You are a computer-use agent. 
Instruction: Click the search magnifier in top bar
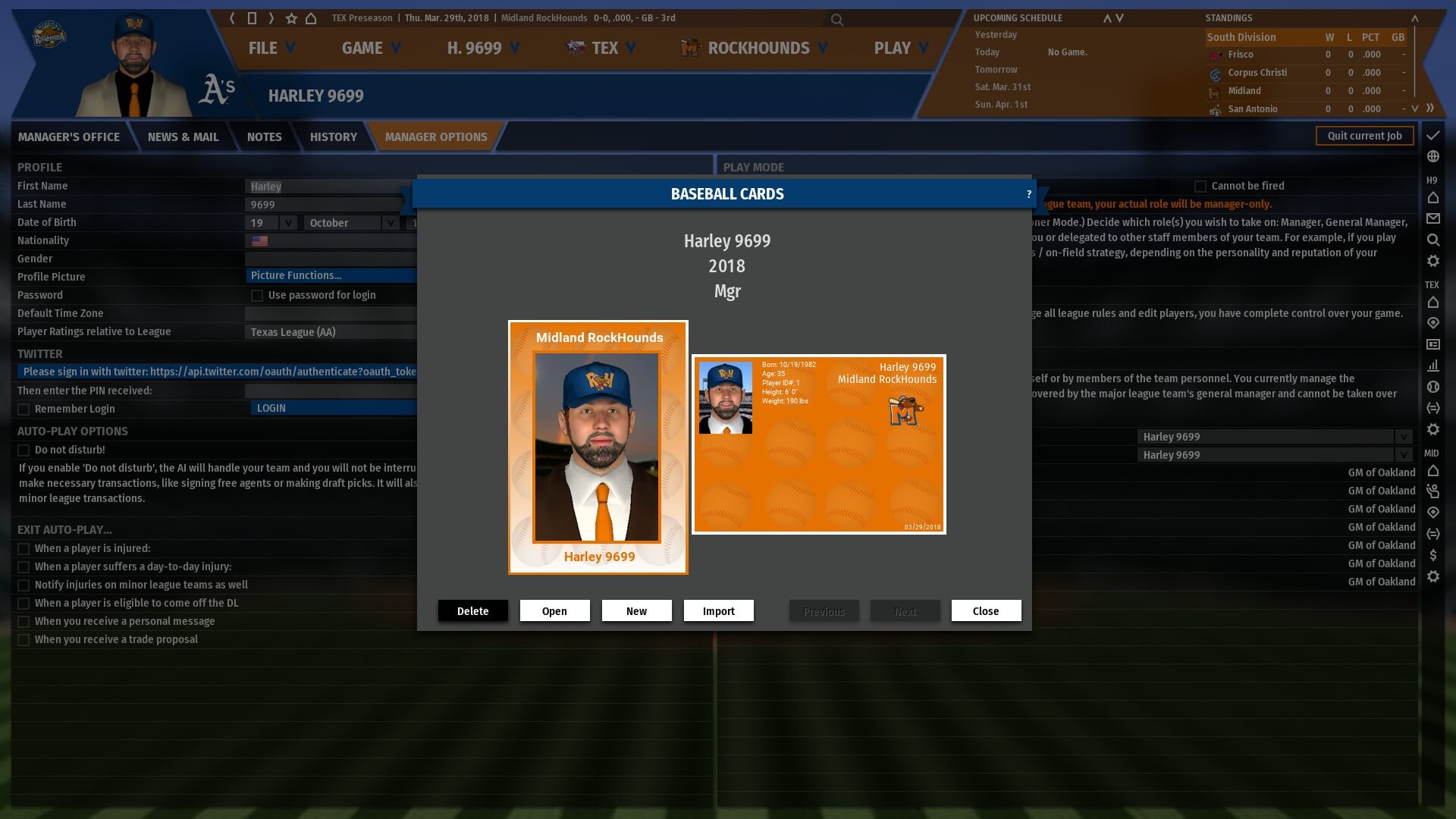836,20
